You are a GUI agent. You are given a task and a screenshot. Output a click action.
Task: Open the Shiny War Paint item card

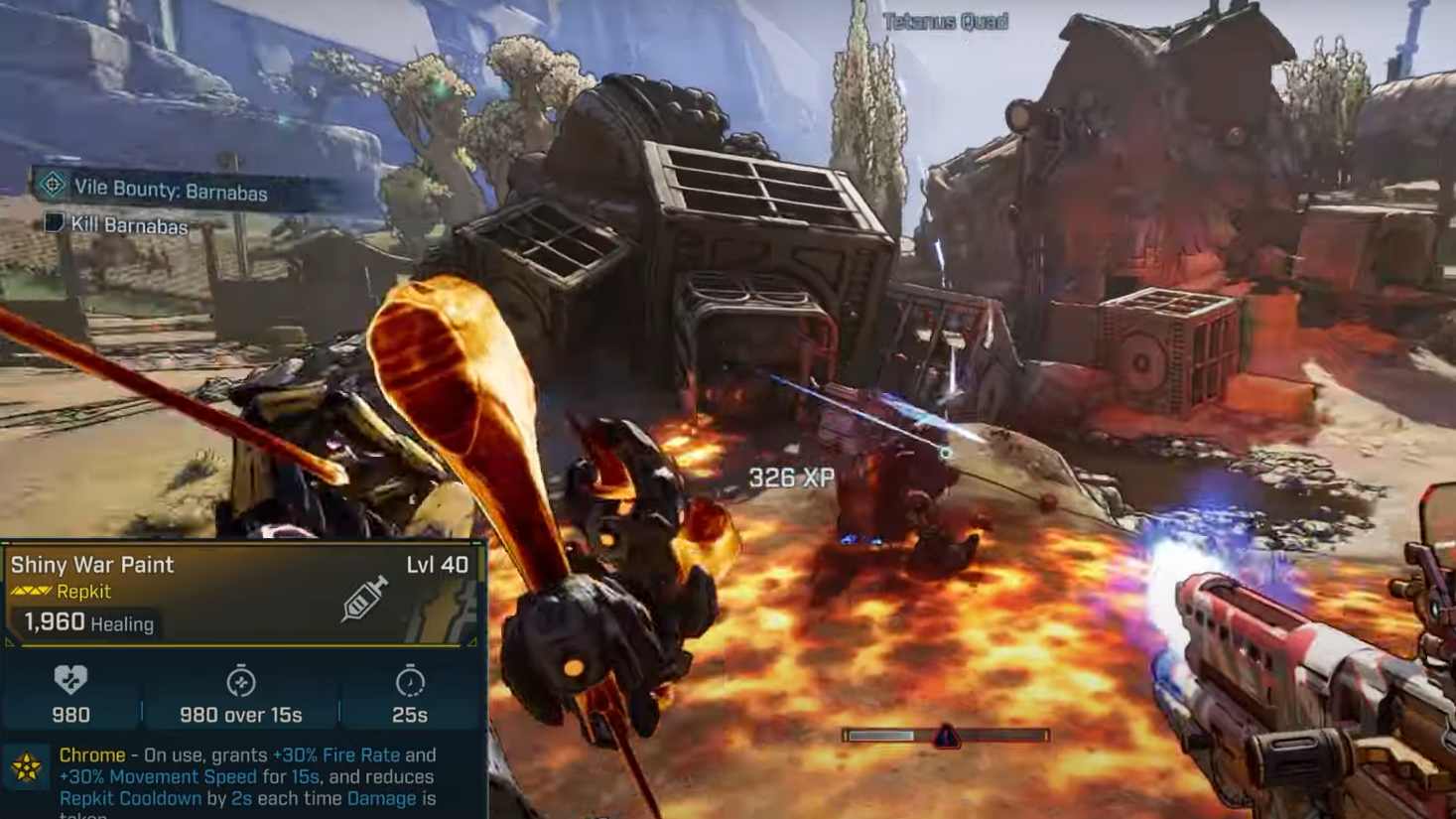92,565
